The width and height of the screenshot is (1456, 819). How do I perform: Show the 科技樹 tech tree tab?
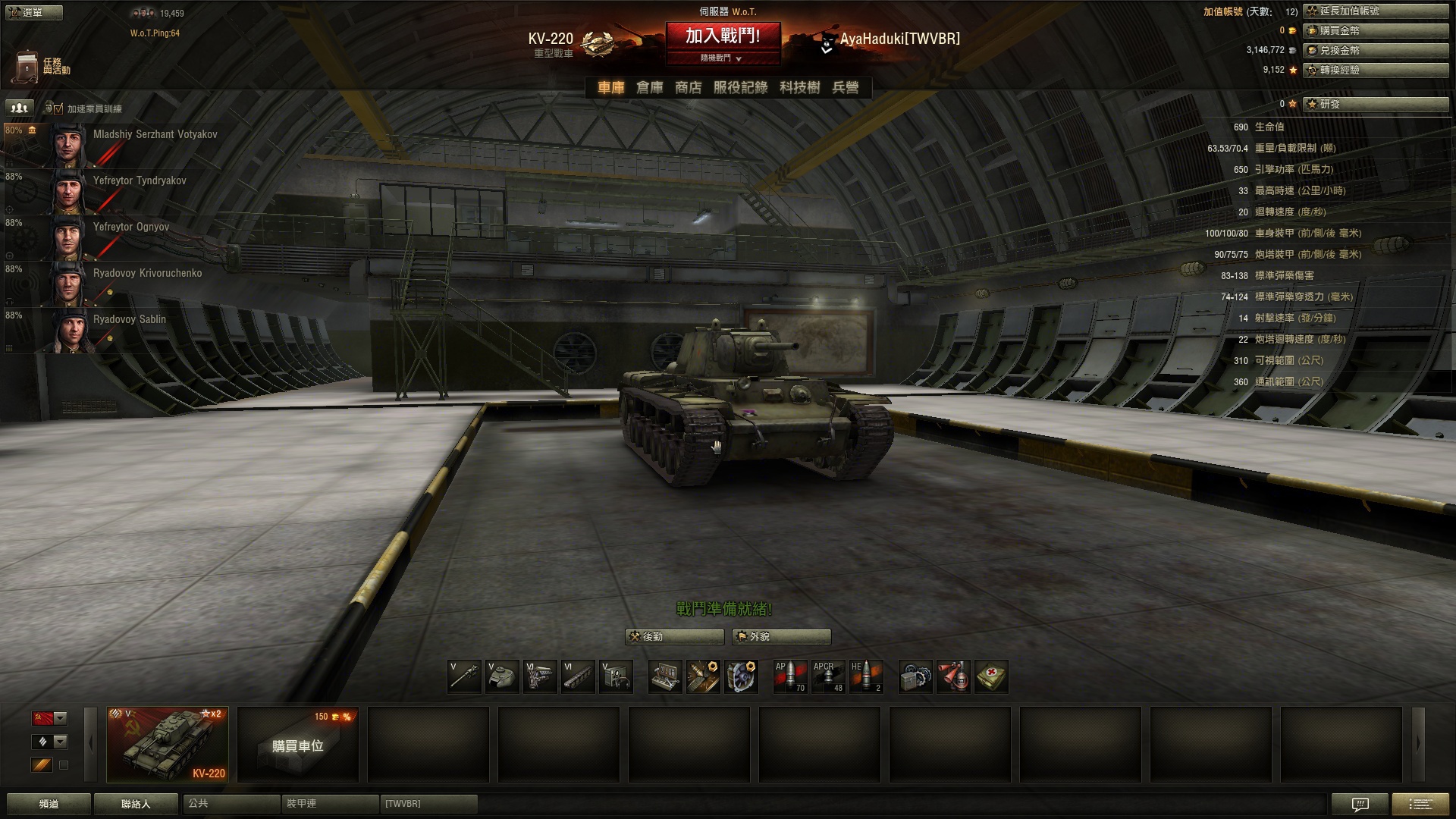pyautogui.click(x=799, y=88)
